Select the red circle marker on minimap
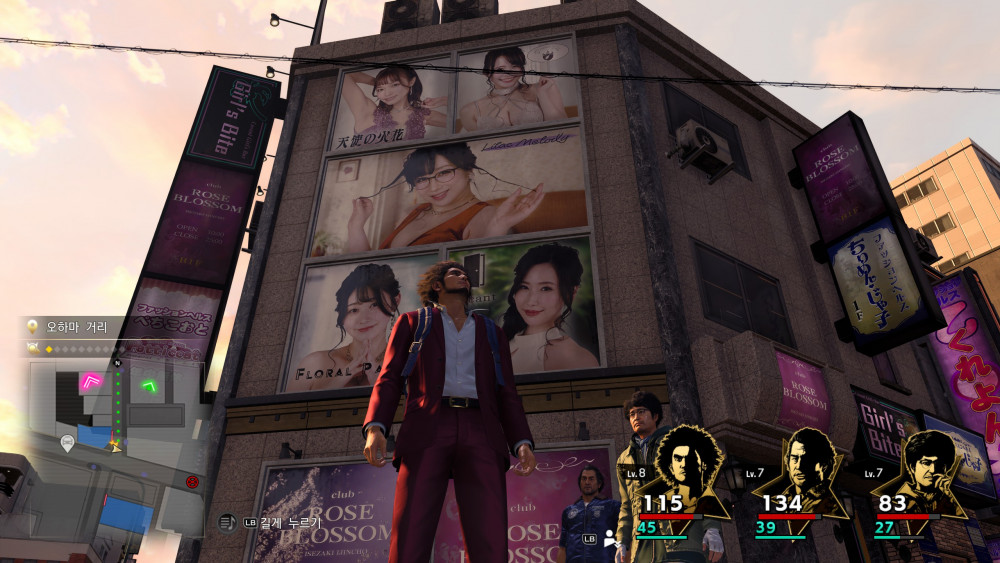 (x=192, y=482)
